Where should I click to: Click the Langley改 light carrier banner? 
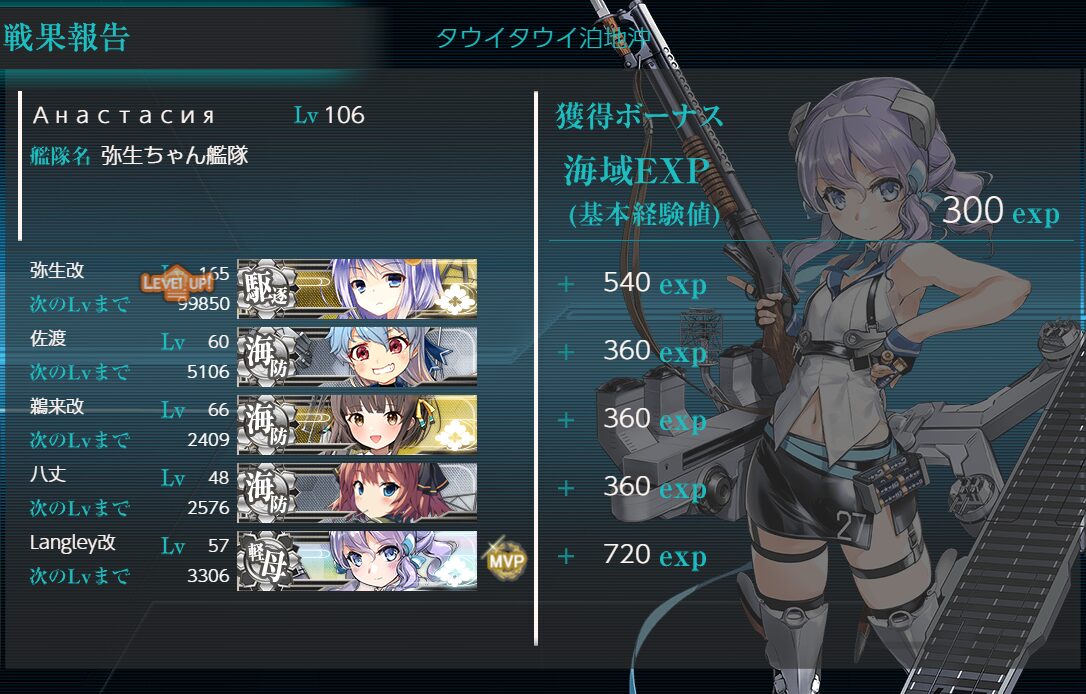(x=357, y=560)
